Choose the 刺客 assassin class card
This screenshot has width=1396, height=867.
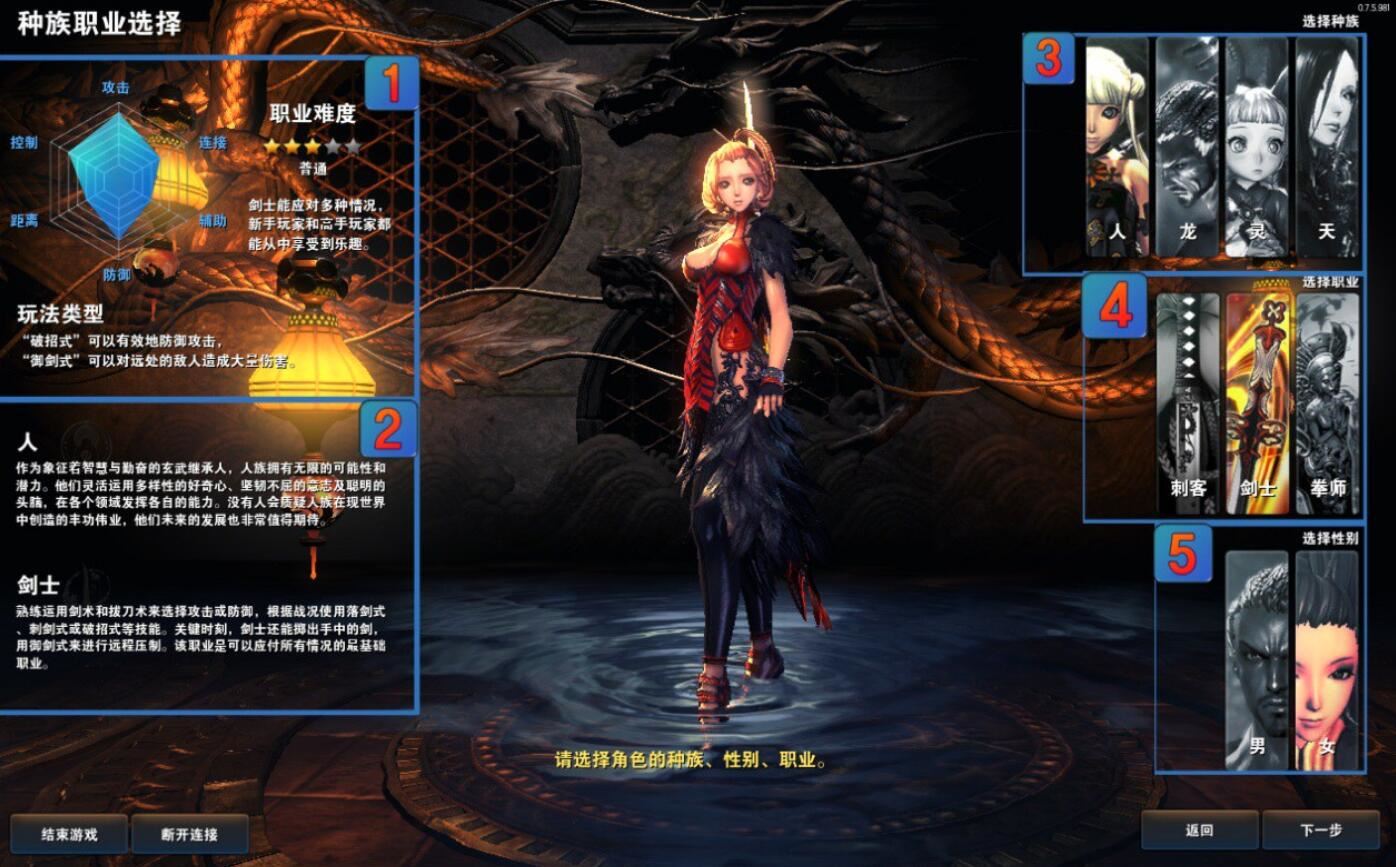1188,403
